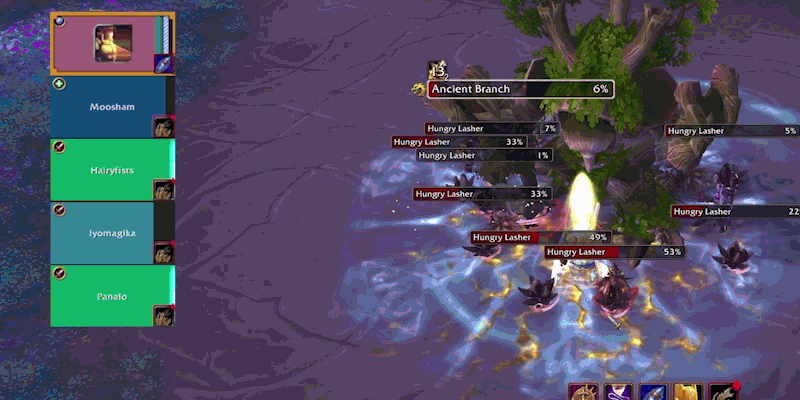This screenshot has width=800, height=400.
Task: Select the Hungry Lasher nameplate at 49%
Action: (541, 237)
